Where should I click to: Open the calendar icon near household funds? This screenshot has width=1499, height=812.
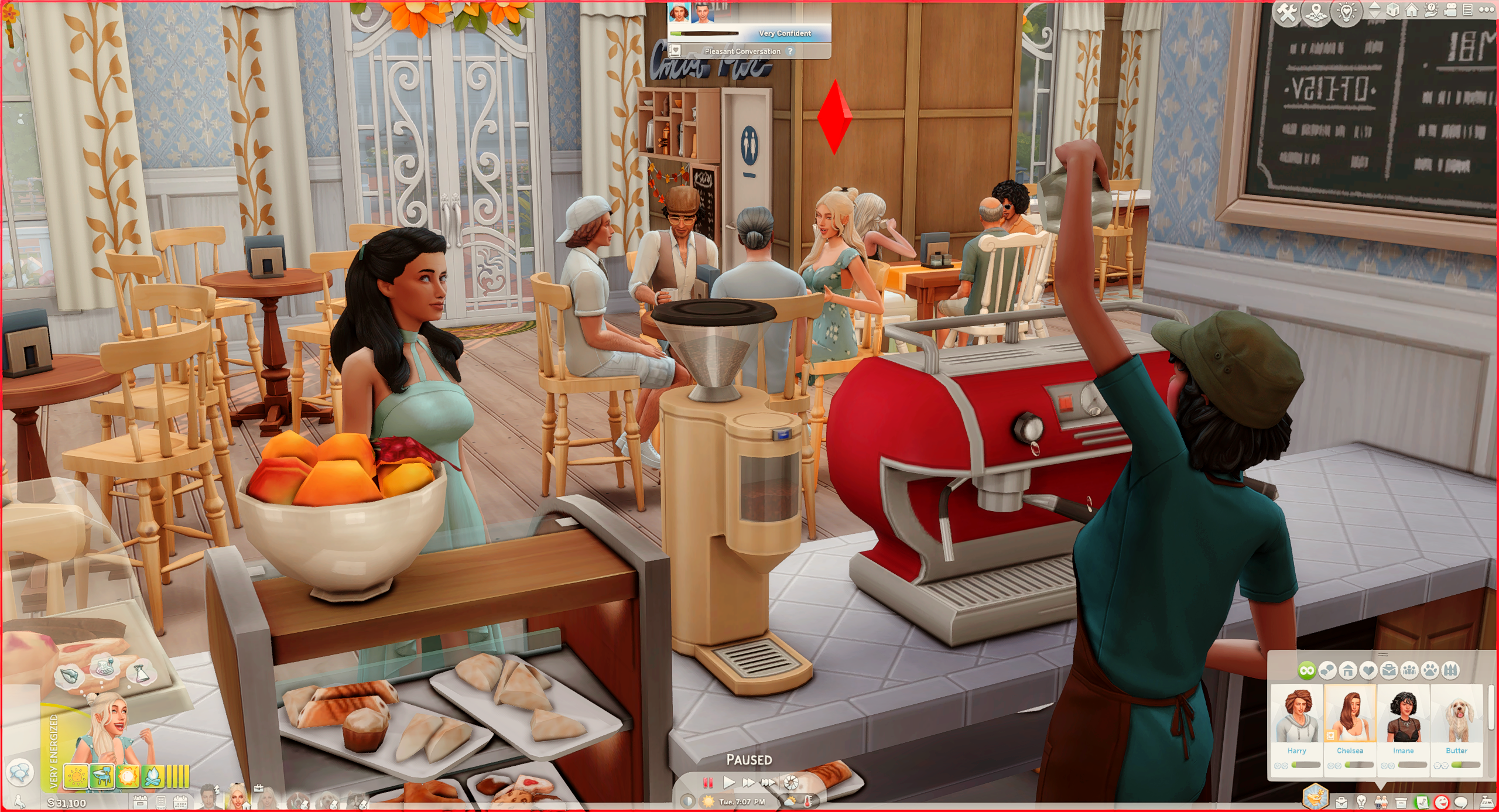(x=181, y=803)
